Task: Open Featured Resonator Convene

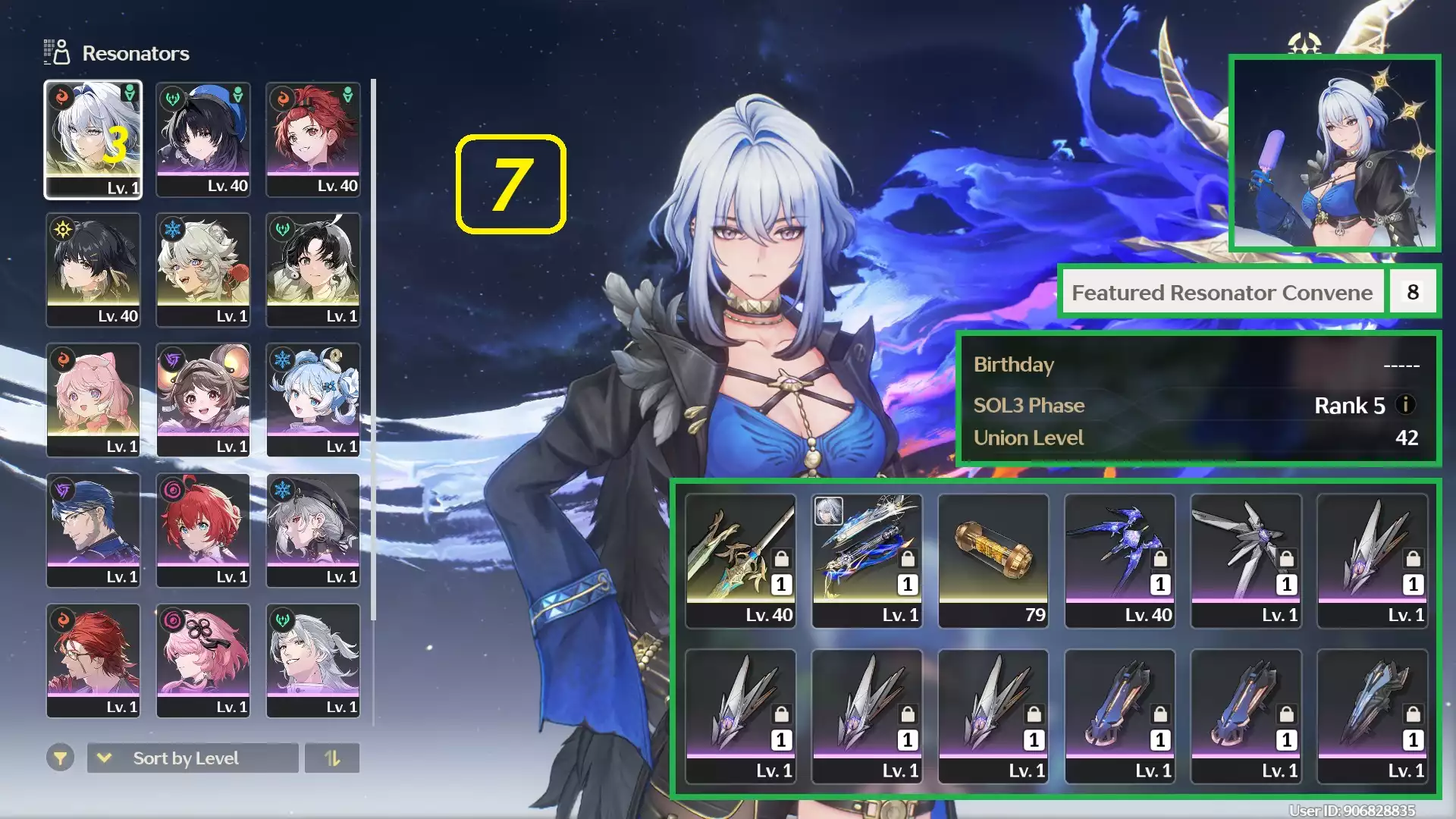Action: pyautogui.click(x=1222, y=292)
